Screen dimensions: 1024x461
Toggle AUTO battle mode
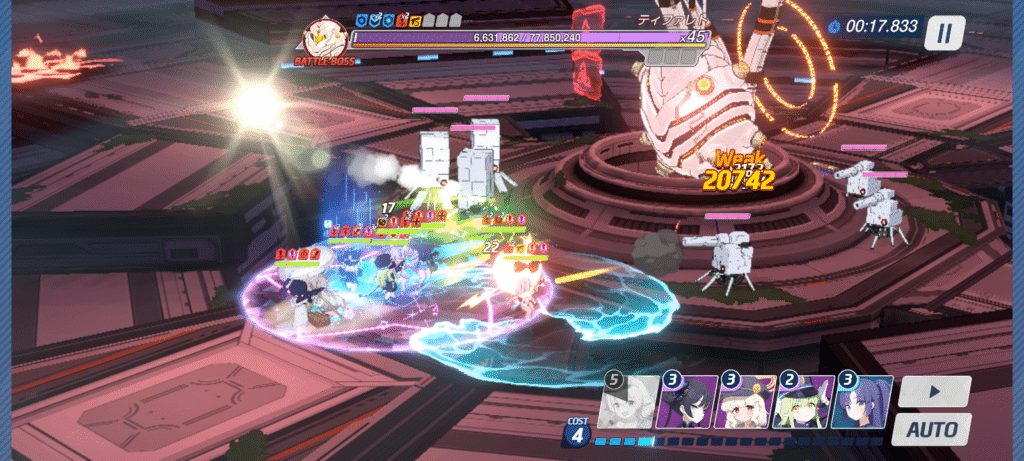point(931,430)
